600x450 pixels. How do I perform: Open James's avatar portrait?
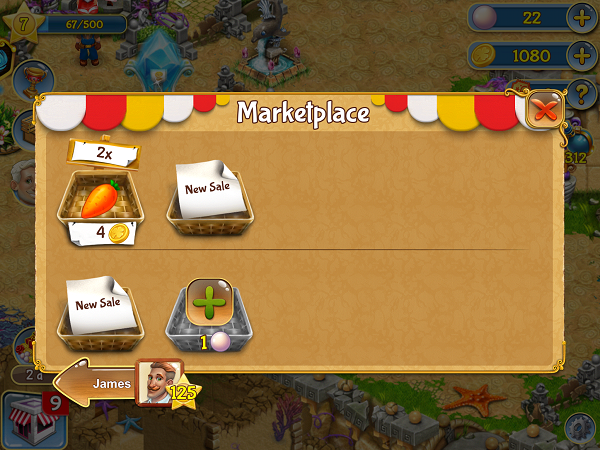click(x=159, y=381)
